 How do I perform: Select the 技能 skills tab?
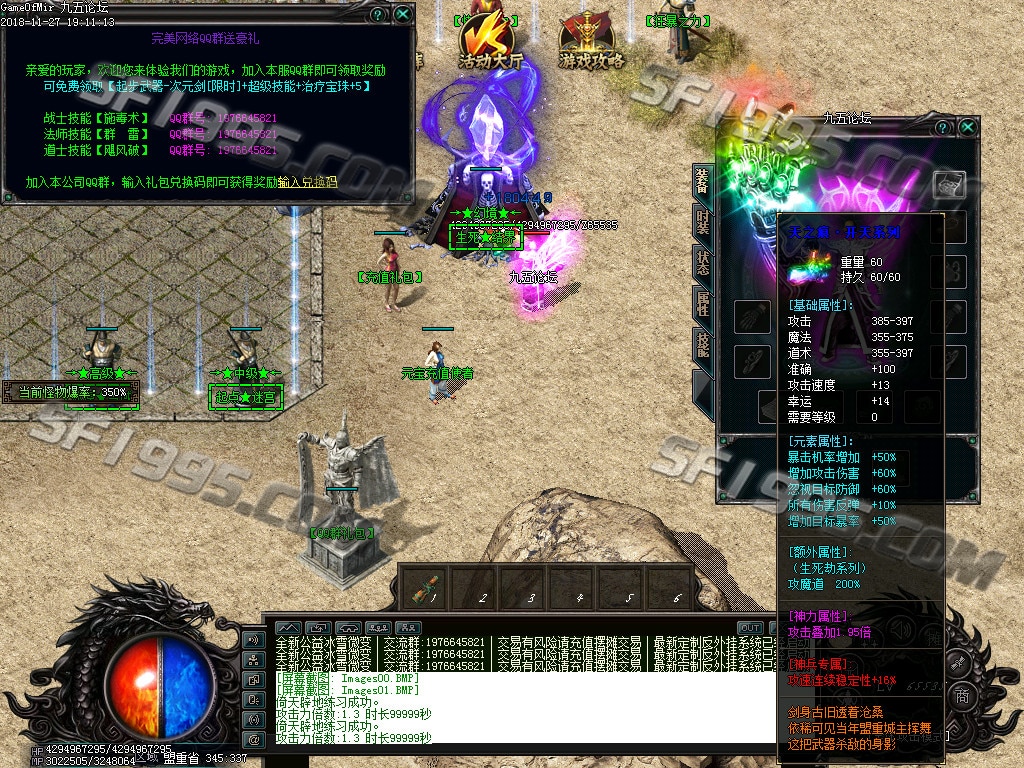[703, 344]
